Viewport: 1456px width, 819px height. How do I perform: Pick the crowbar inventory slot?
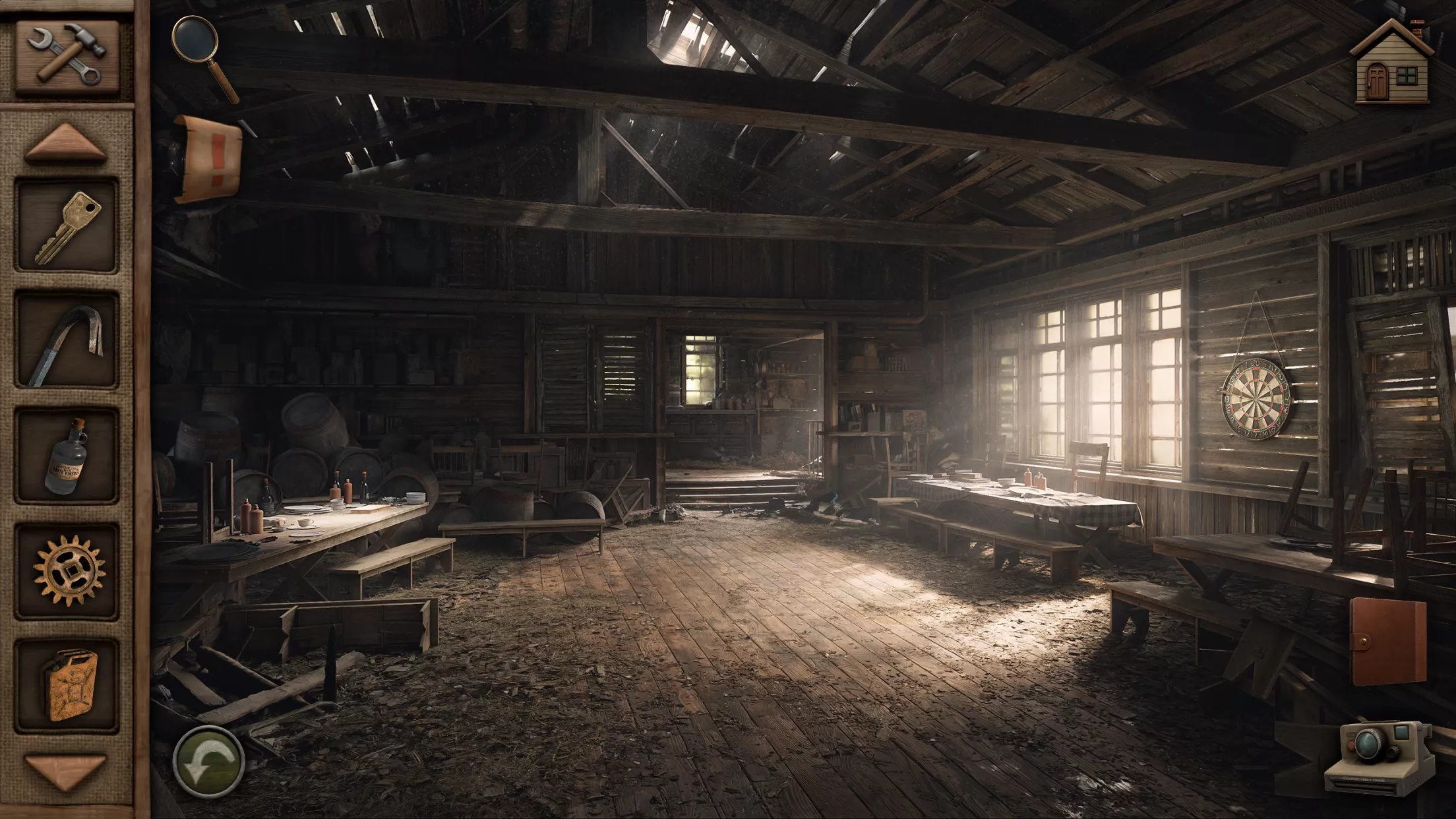coord(67,342)
